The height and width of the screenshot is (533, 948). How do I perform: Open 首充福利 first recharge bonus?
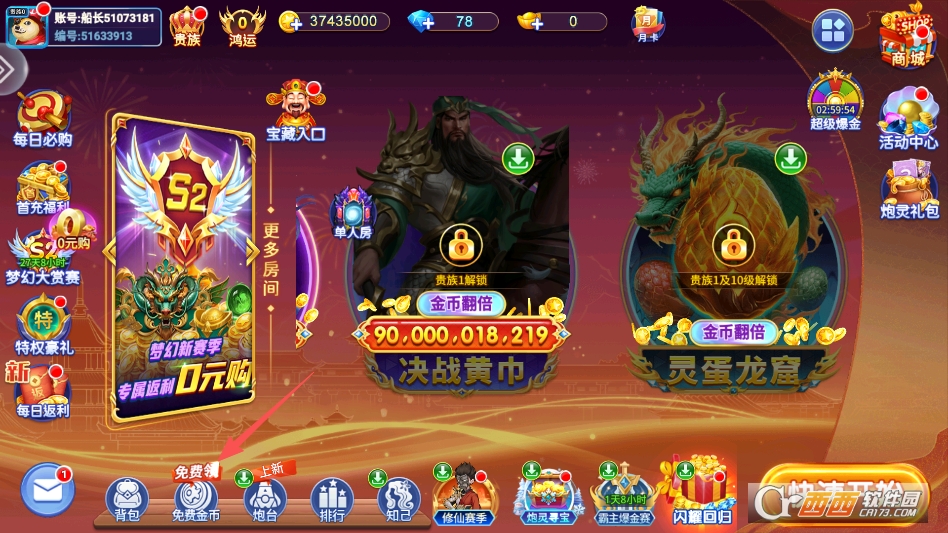tap(42, 187)
